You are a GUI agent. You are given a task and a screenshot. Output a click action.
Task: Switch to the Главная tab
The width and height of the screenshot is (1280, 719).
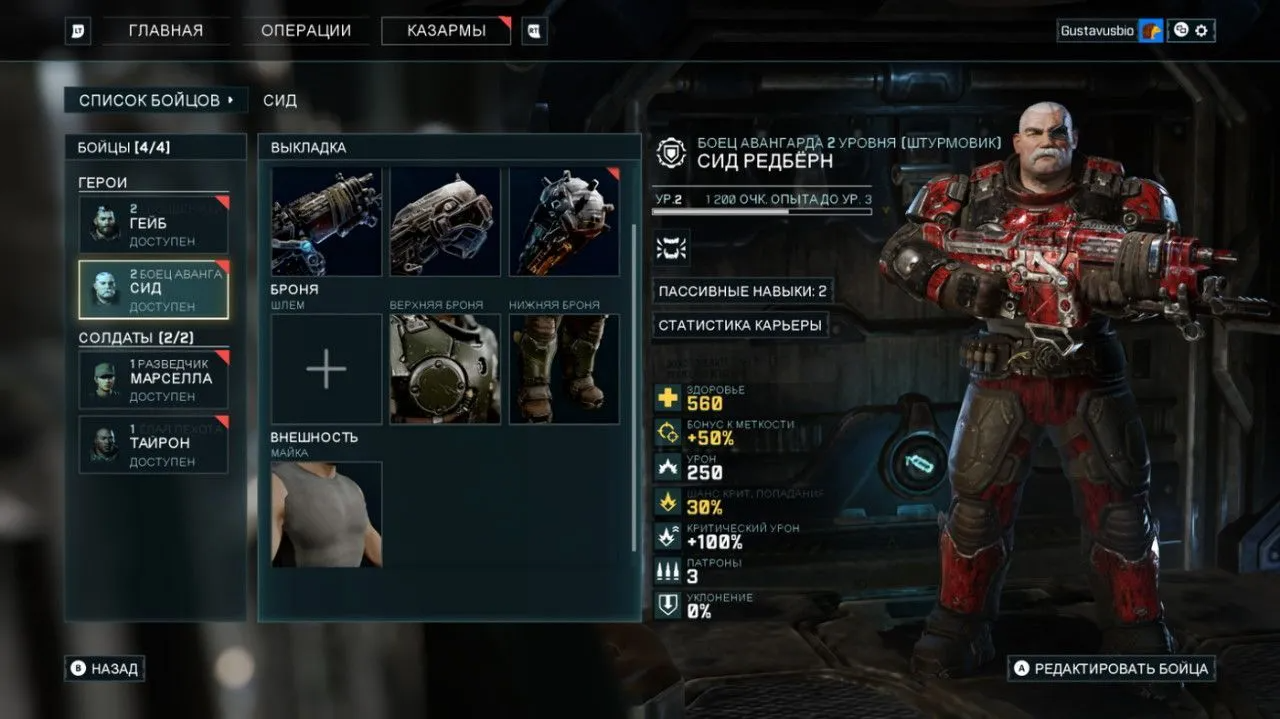(x=166, y=31)
